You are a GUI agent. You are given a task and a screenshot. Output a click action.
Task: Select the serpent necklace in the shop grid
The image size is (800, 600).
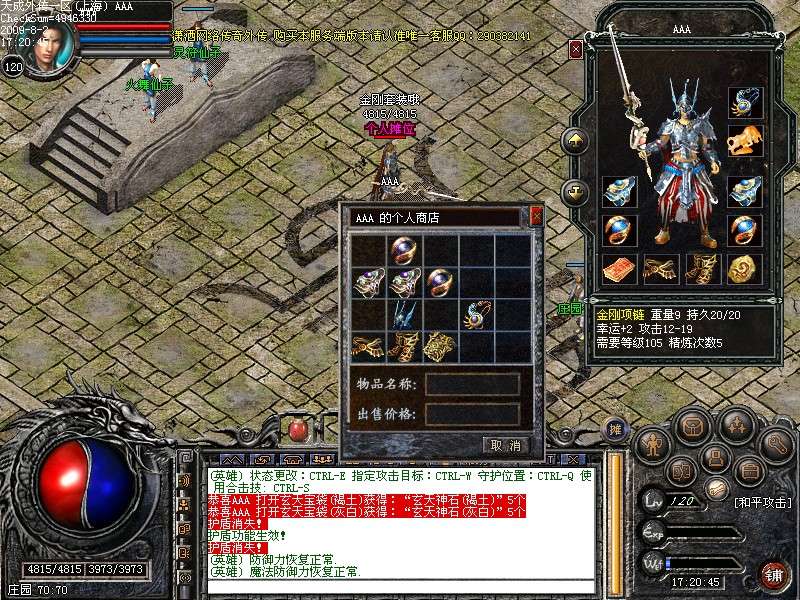pos(477,315)
